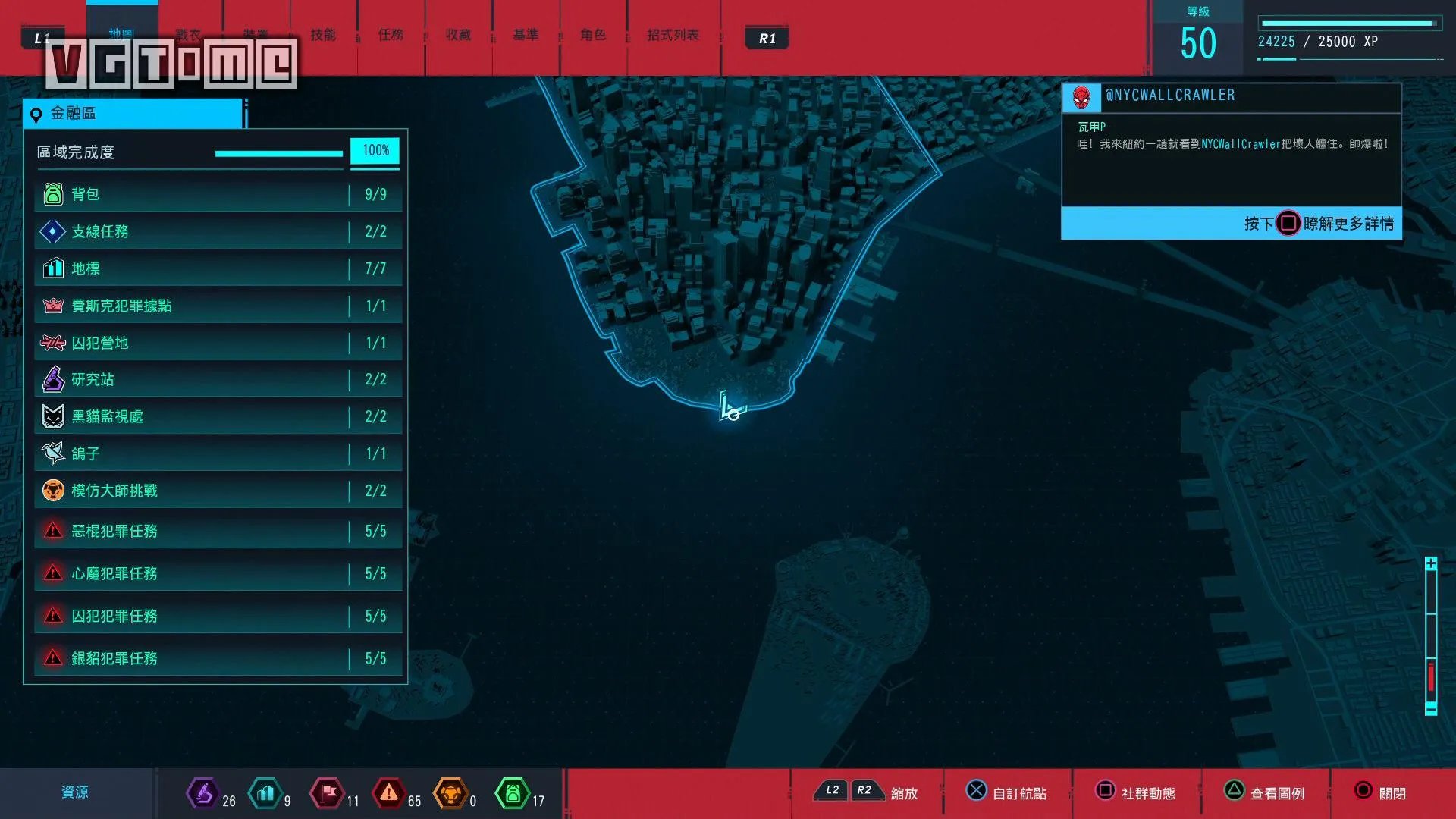Select the 黑貓監視處 entry
The image size is (1456, 819).
click(216, 416)
